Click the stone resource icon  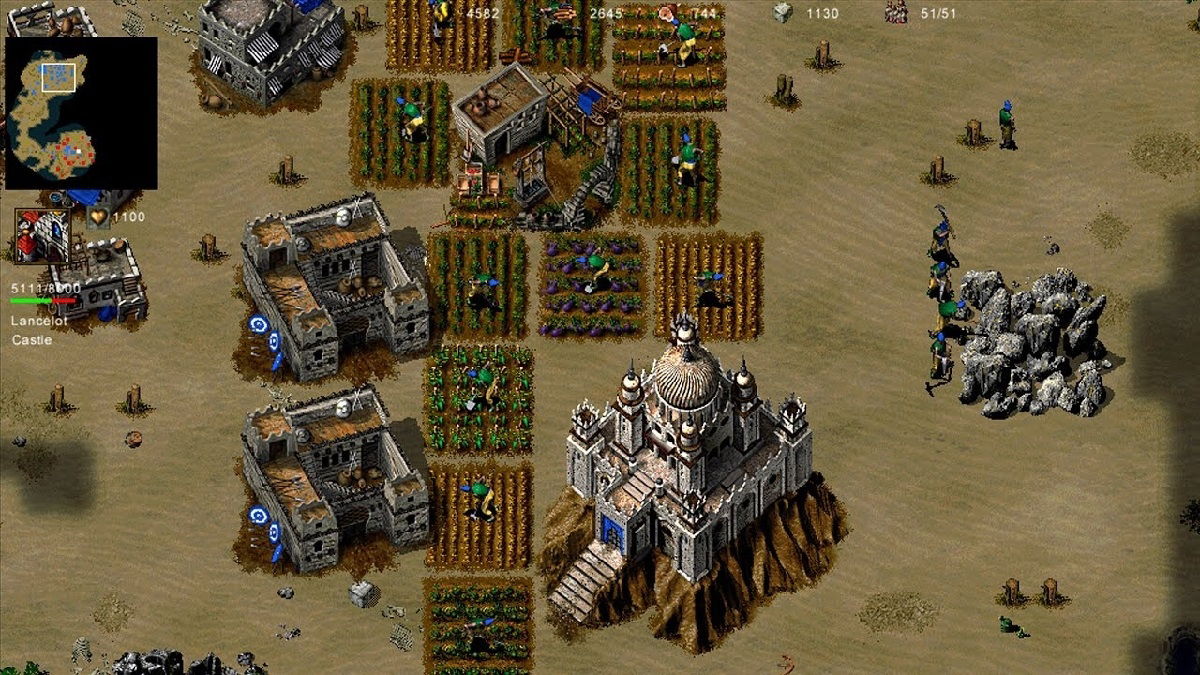click(782, 12)
